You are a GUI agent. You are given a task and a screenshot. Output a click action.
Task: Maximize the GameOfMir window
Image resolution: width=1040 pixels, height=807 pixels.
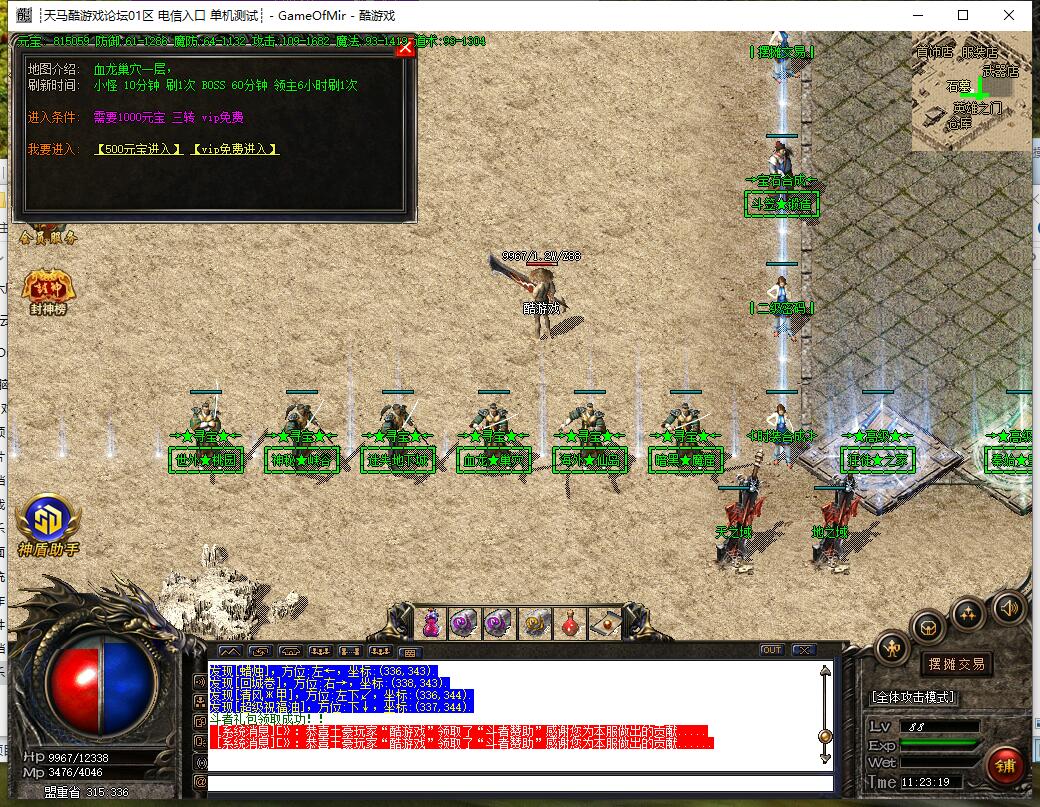click(963, 15)
